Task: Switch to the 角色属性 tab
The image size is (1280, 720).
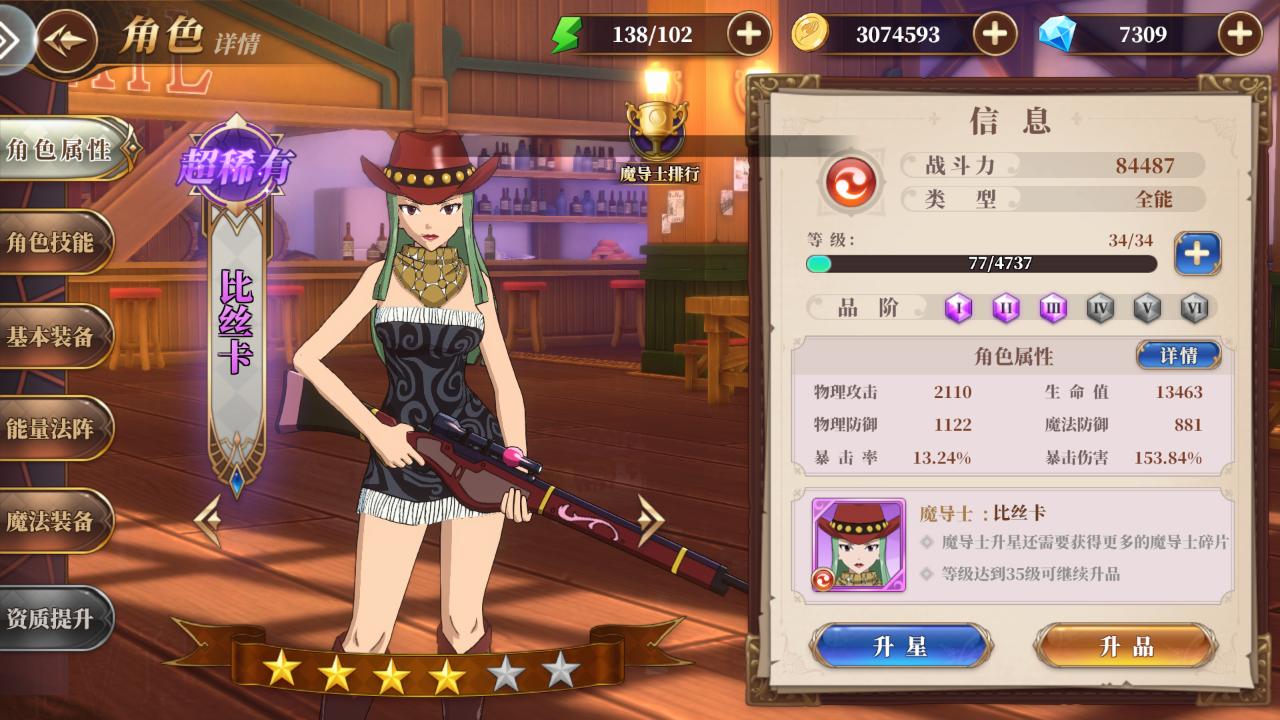Action: click(x=60, y=150)
